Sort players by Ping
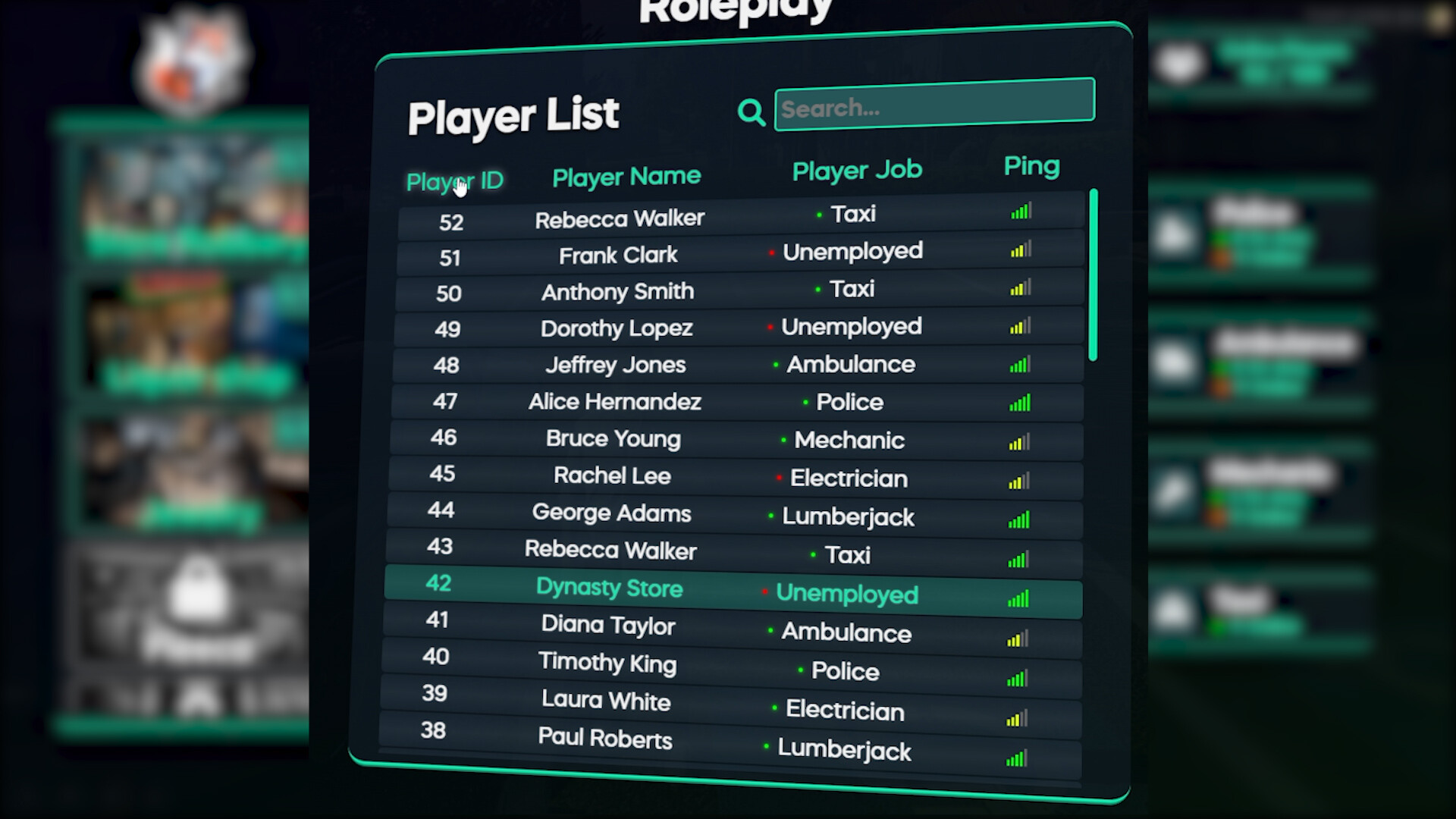1456x819 pixels. coord(1031,166)
